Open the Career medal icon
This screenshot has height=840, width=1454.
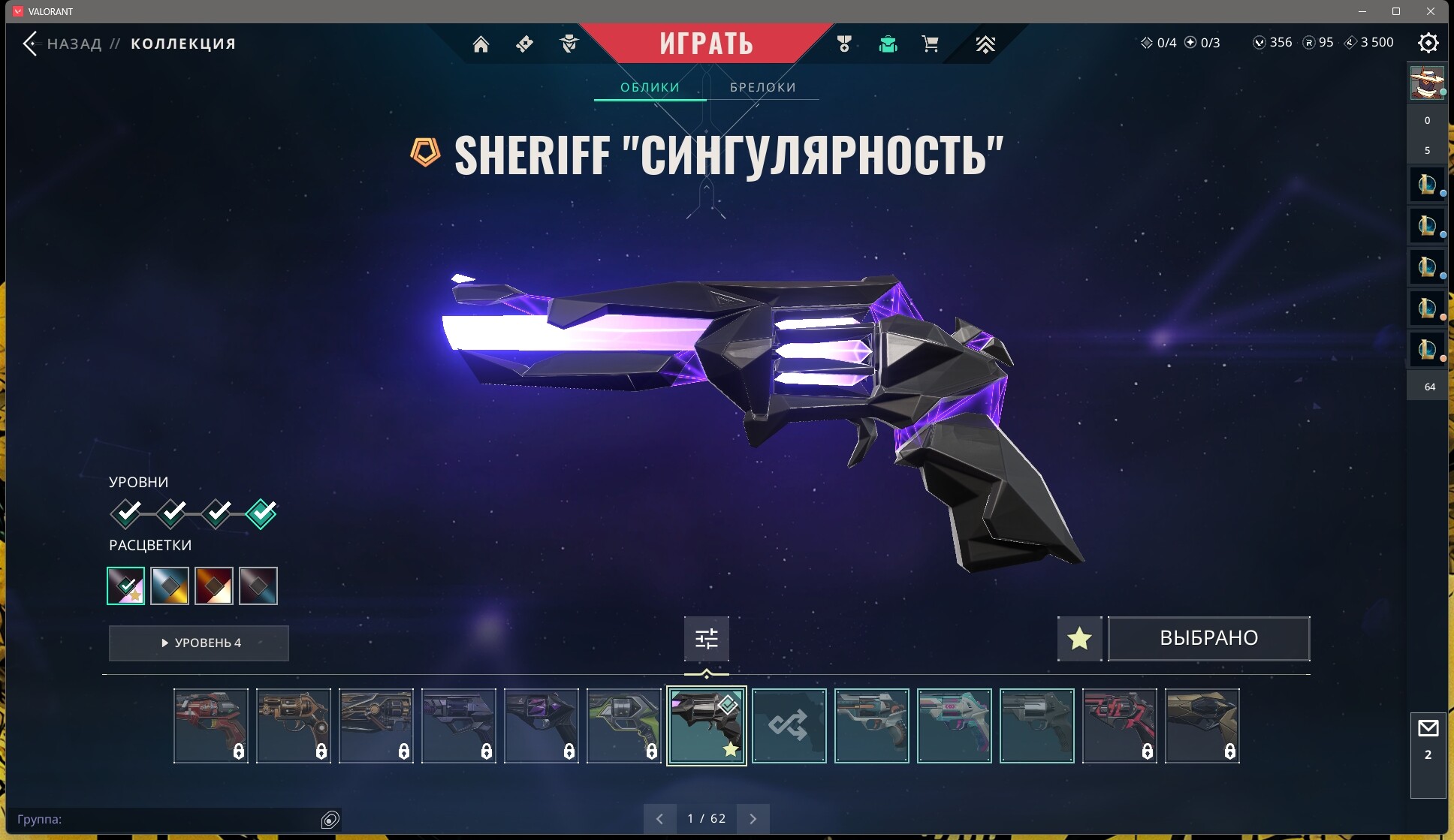(x=844, y=44)
